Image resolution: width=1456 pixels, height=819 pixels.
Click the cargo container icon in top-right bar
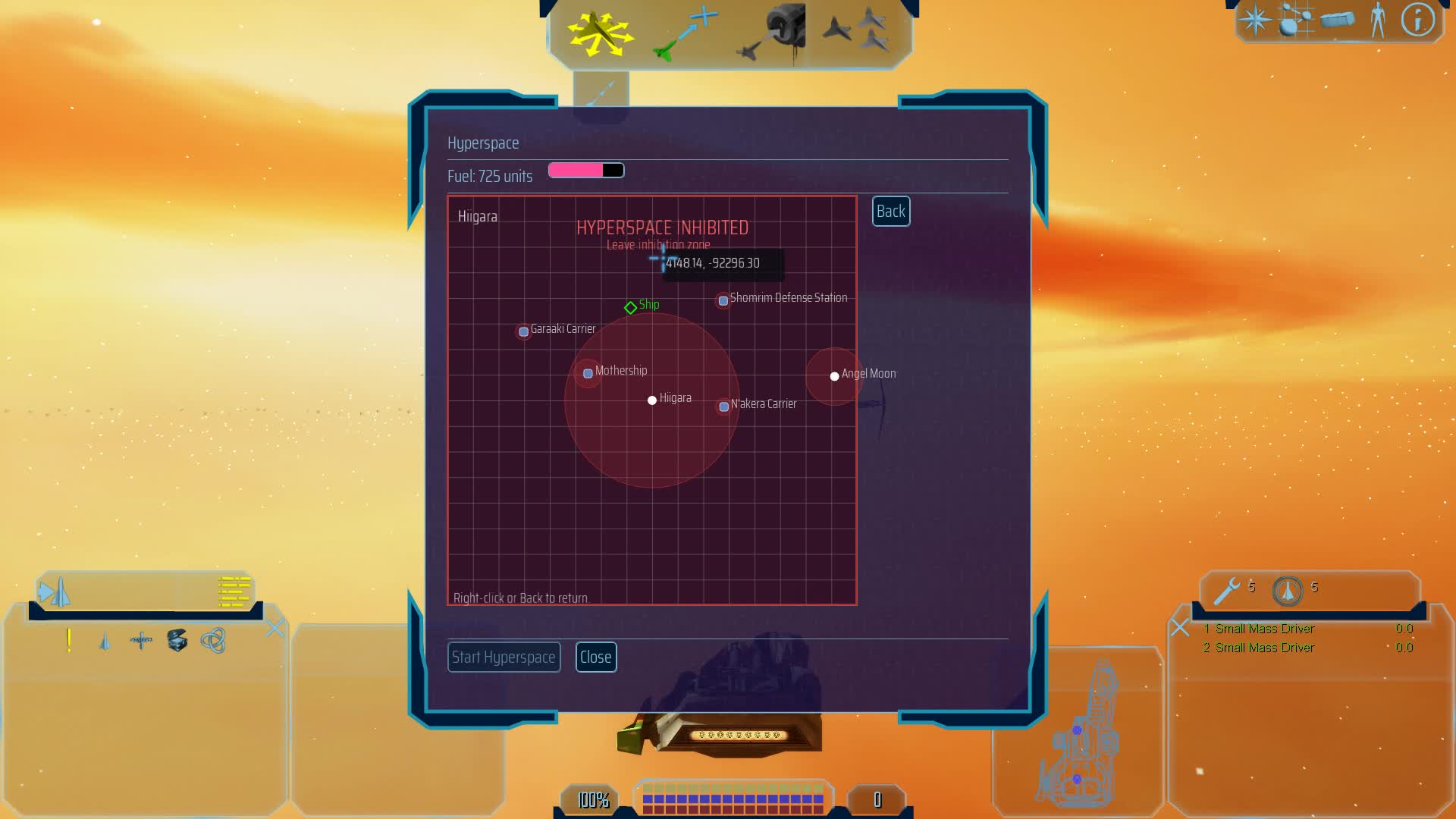[1338, 20]
